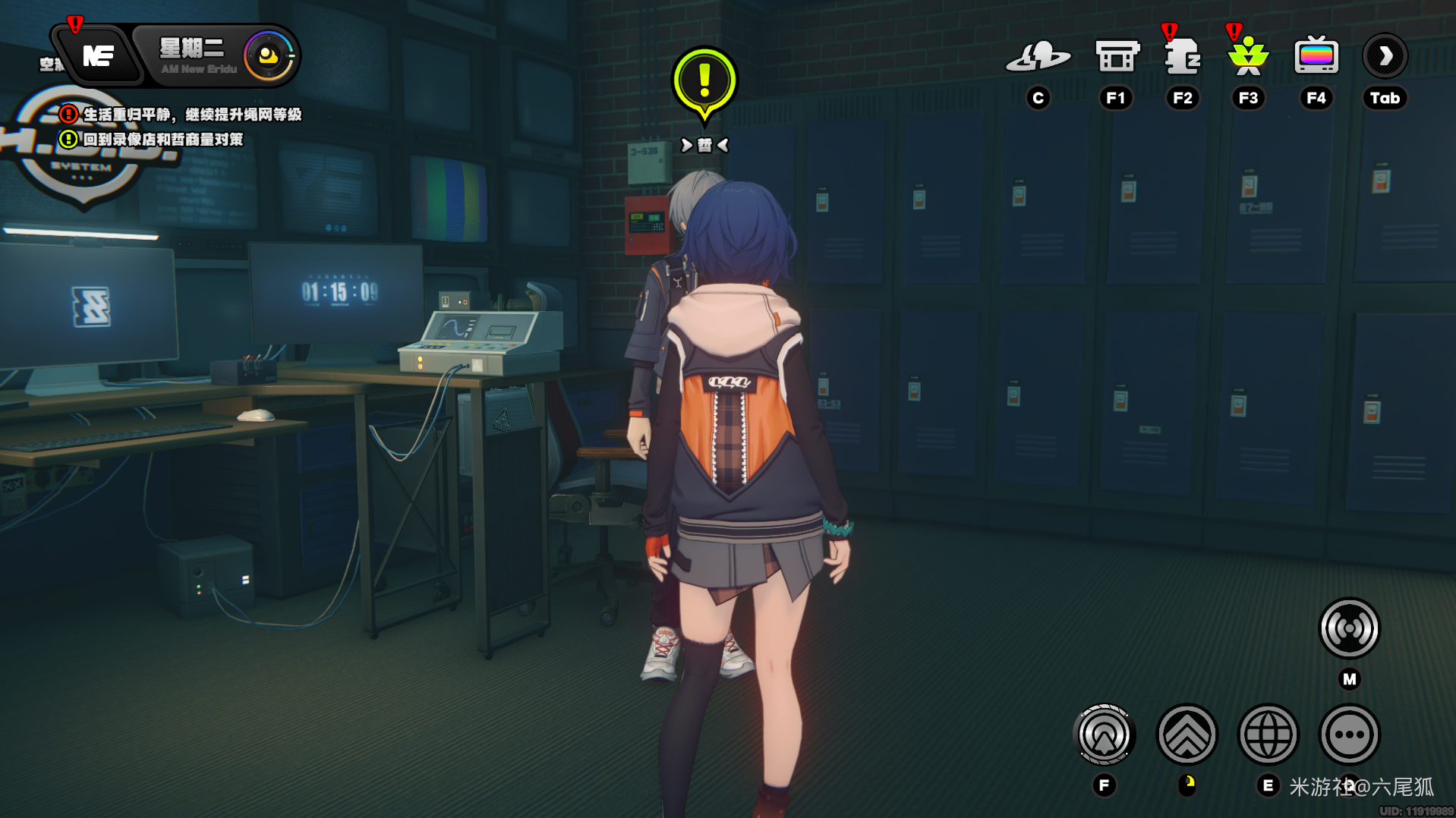
Task: Open the rainbow TV icon
Action: click(x=1316, y=57)
